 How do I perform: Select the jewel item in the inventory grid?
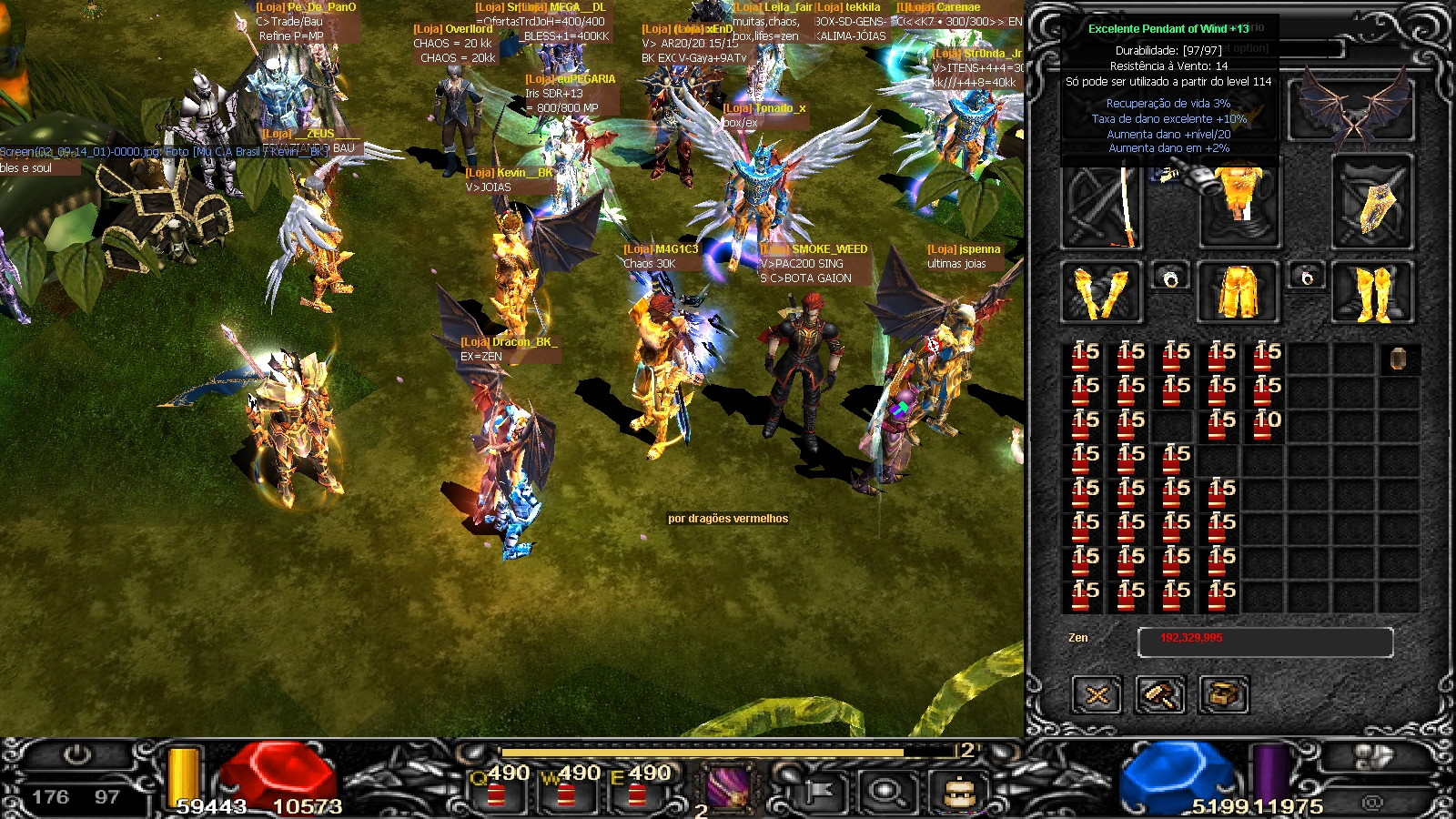point(1399,359)
